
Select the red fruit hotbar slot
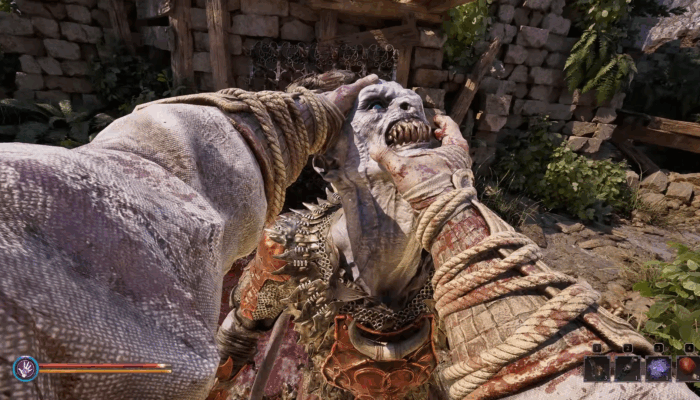pyautogui.click(x=687, y=367)
